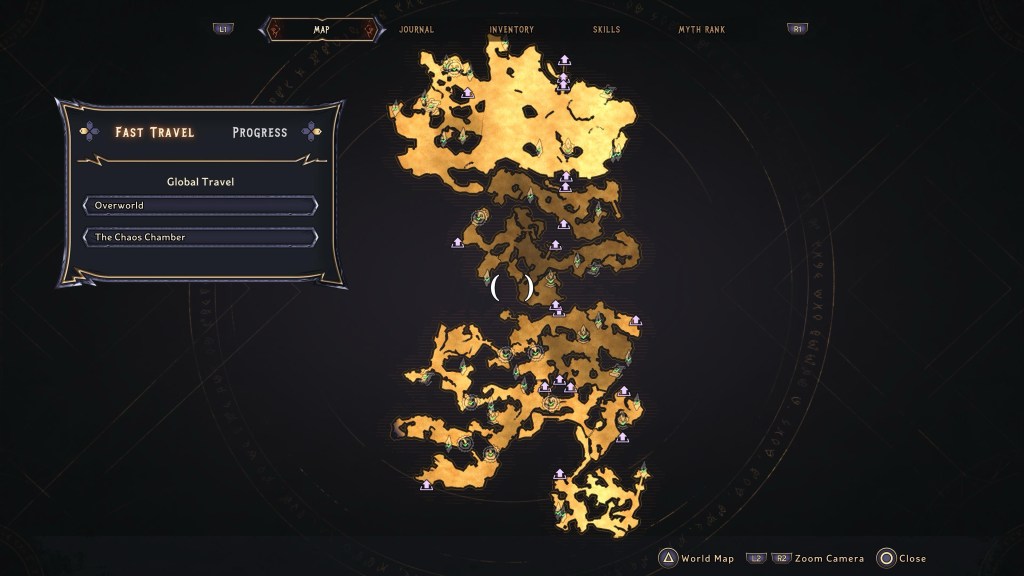The image size is (1024, 576).
Task: Choose the Fast Travel panel tab
Action: point(154,132)
